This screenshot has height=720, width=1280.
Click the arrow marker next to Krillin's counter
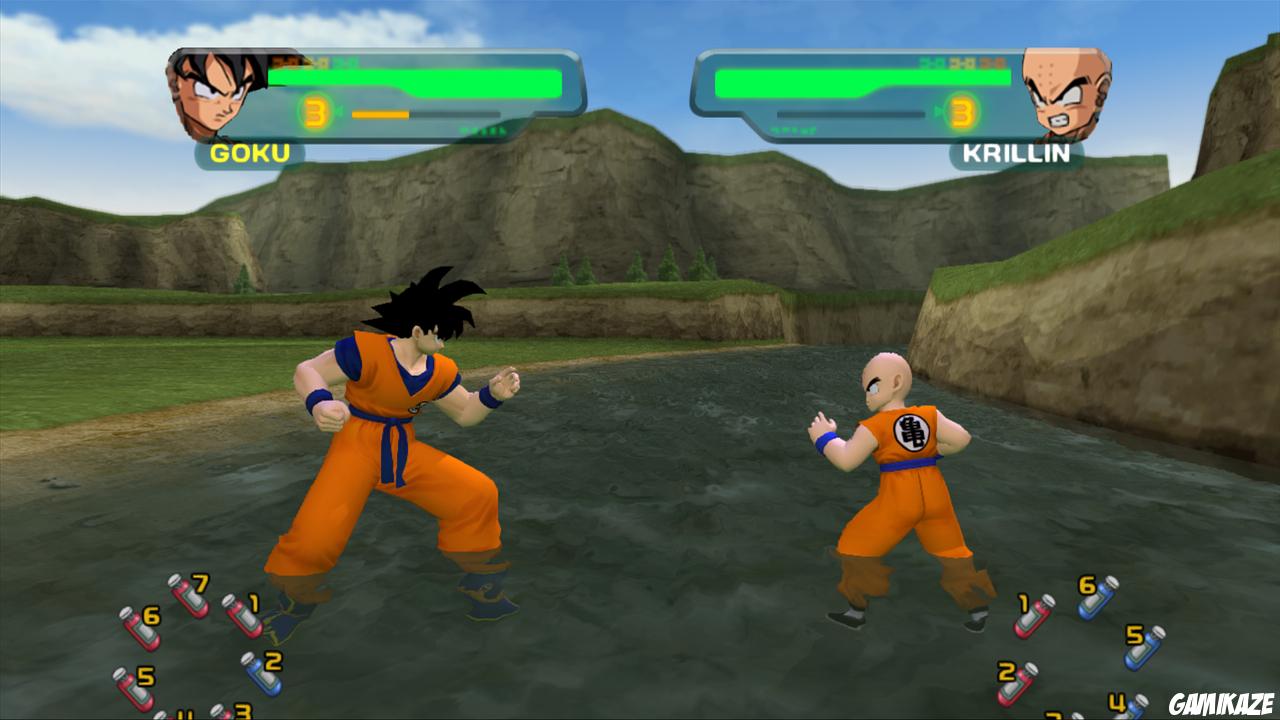(940, 110)
